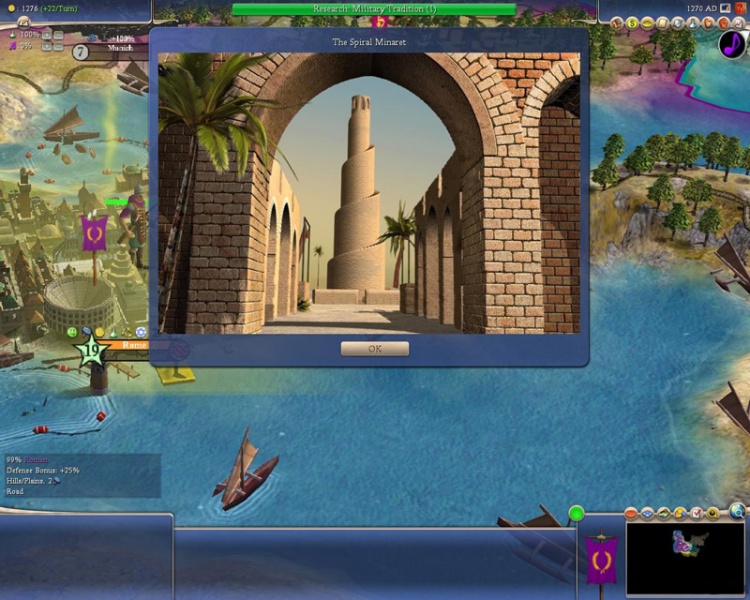The height and width of the screenshot is (600, 750).
Task: Open the Finance advisor dollar icon
Action: (633, 22)
